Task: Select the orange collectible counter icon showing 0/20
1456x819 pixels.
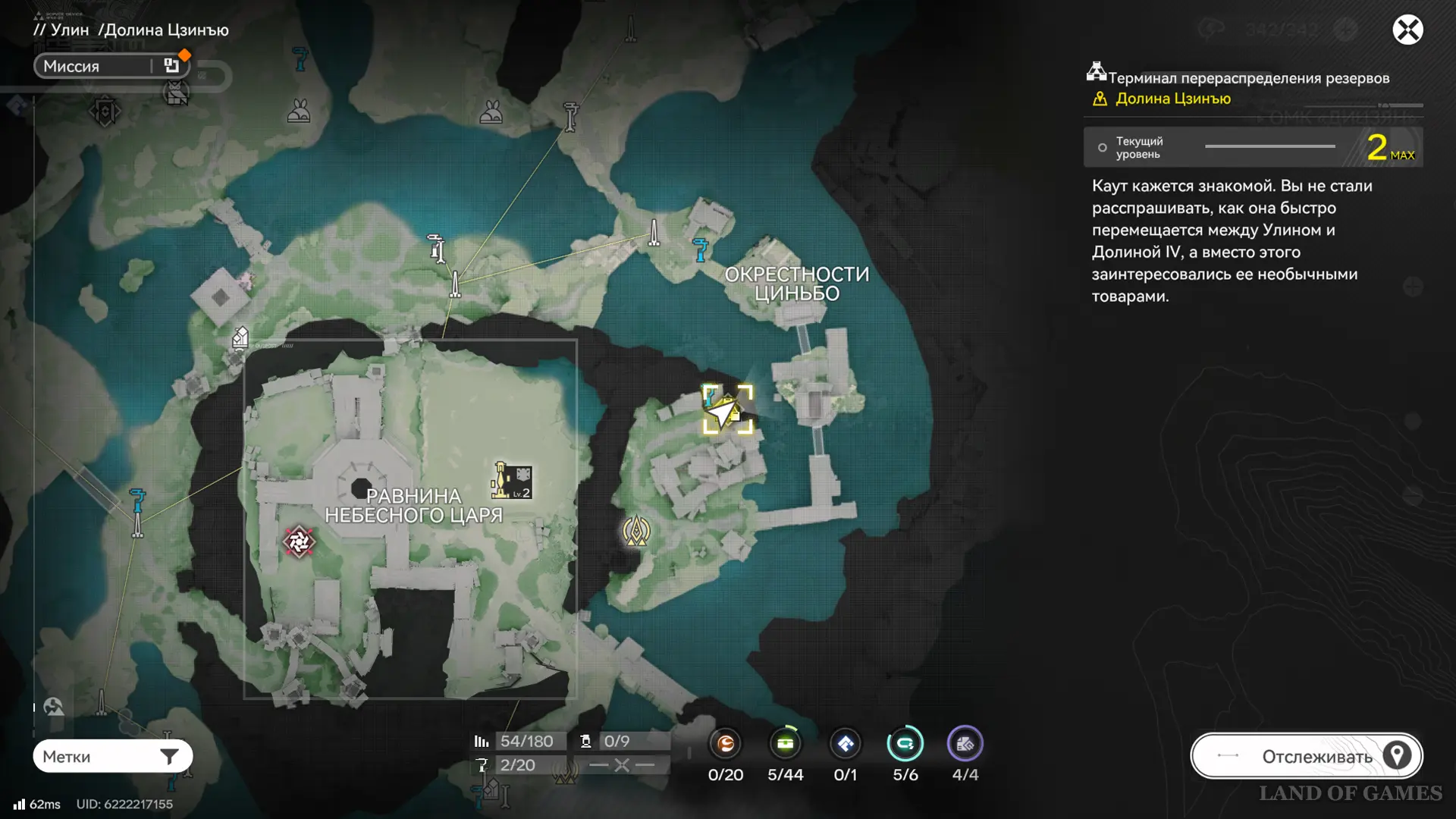Action: coord(726,744)
